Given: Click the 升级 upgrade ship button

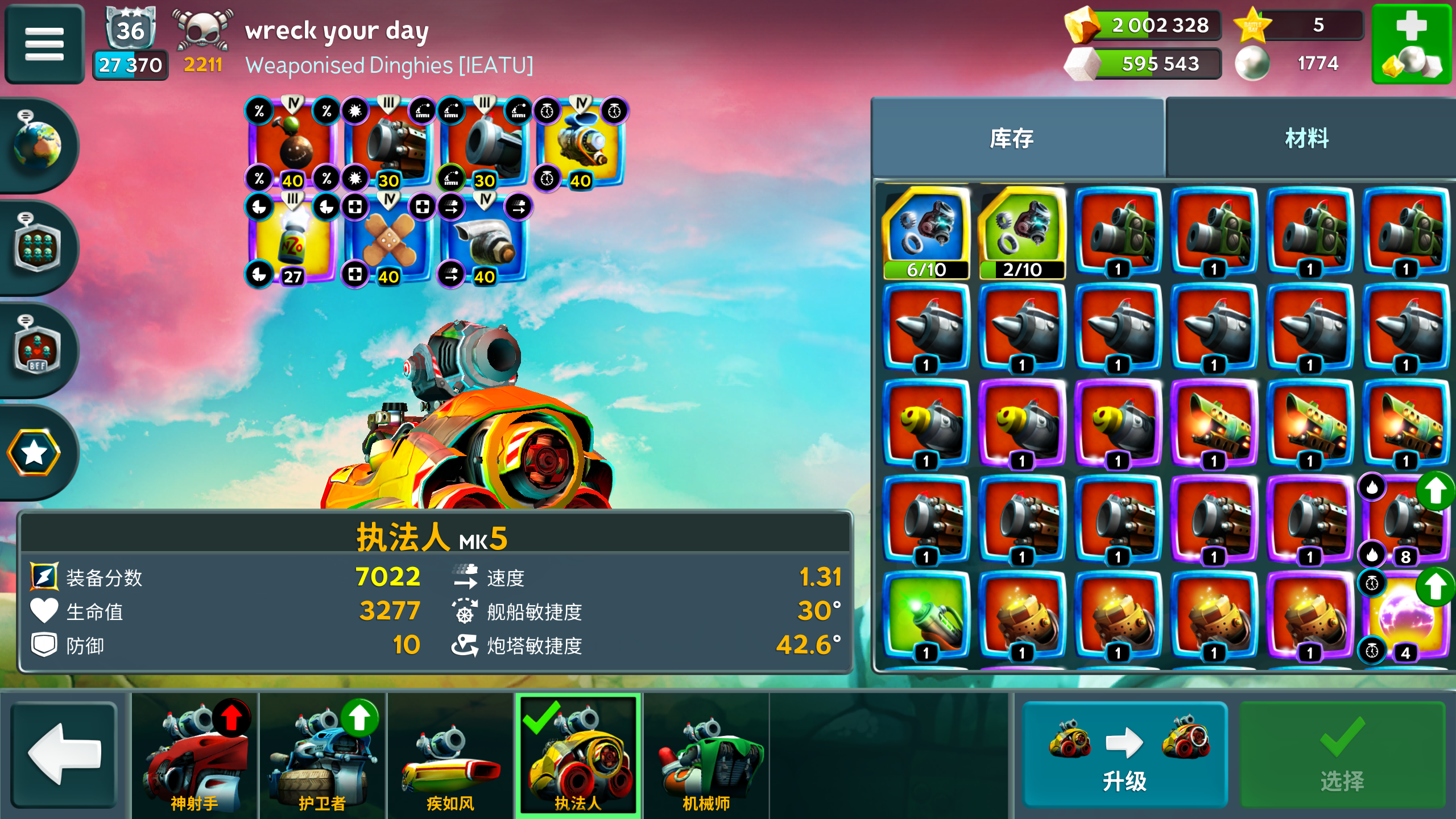Looking at the screenshot, I should pyautogui.click(x=1124, y=754).
